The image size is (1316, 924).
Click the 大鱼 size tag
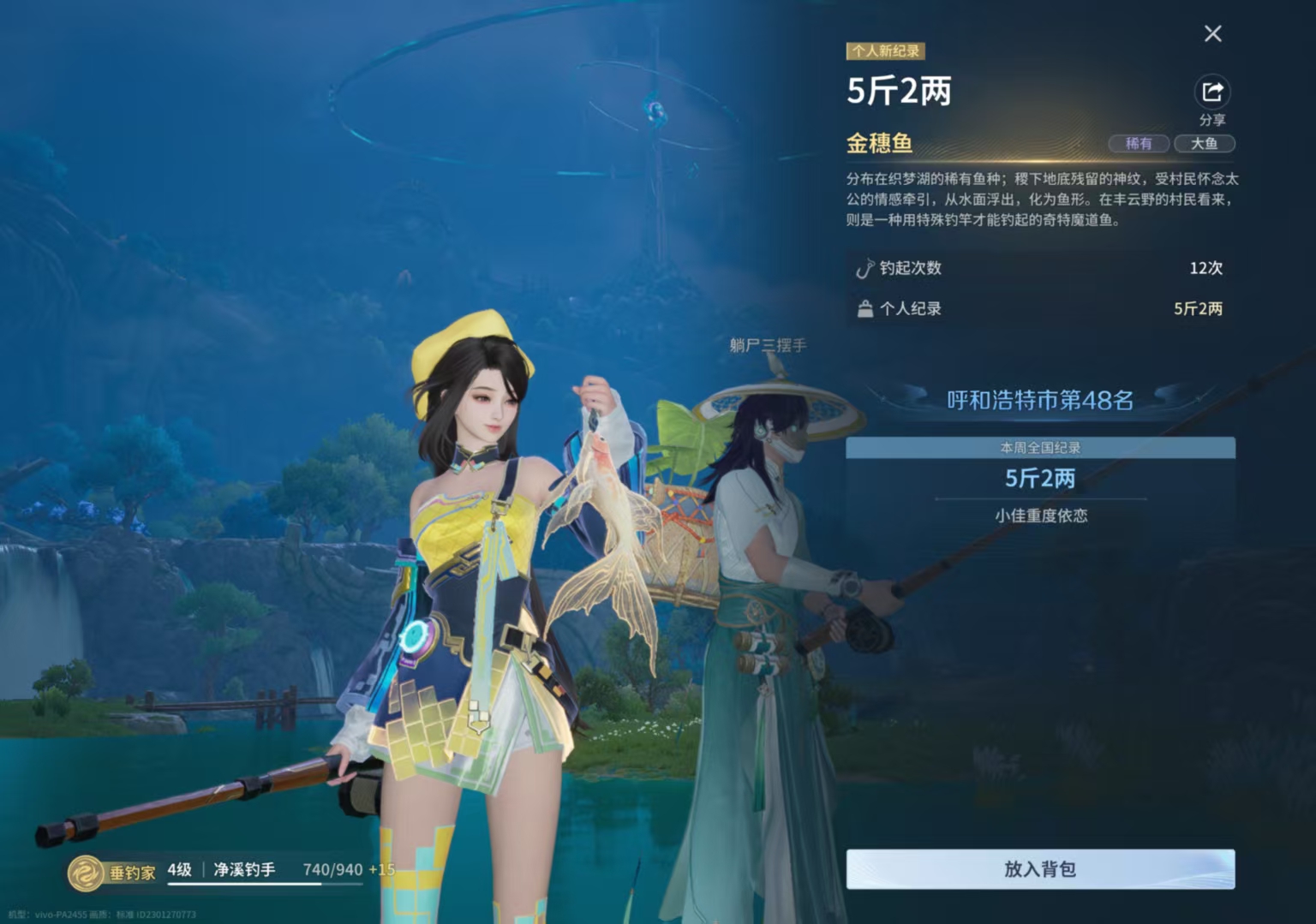click(x=1204, y=144)
